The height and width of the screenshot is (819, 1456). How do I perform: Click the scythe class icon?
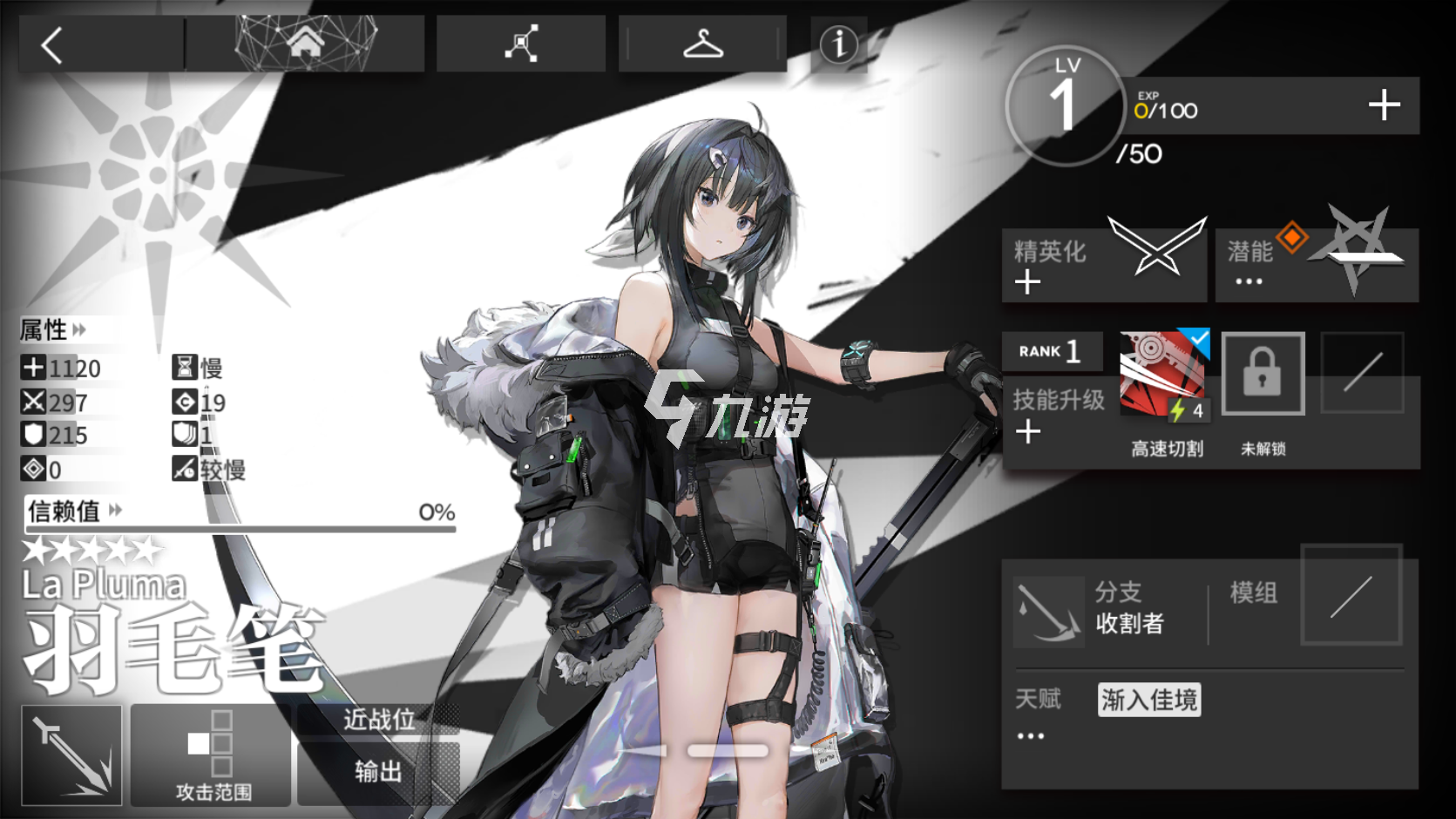[72, 755]
